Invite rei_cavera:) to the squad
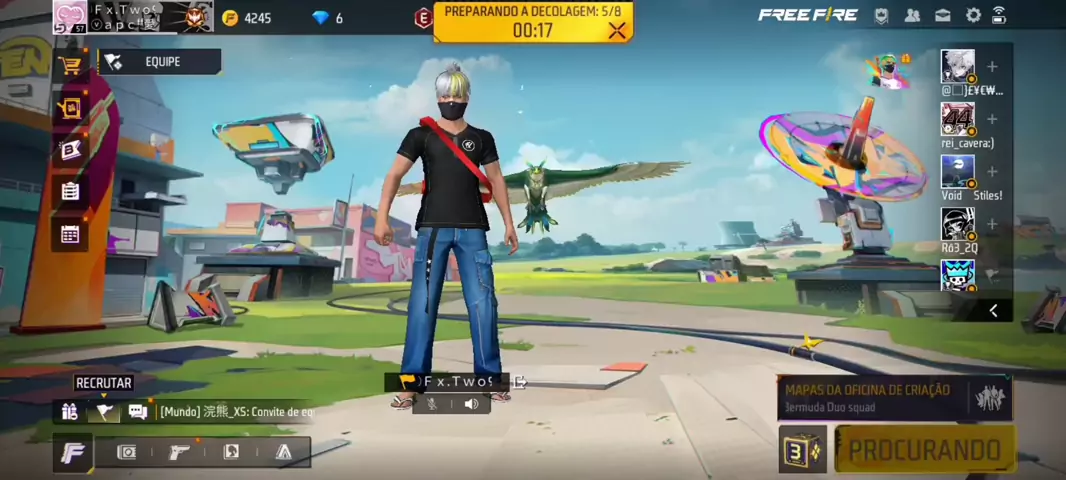This screenshot has height=480, width=1066. coord(992,119)
